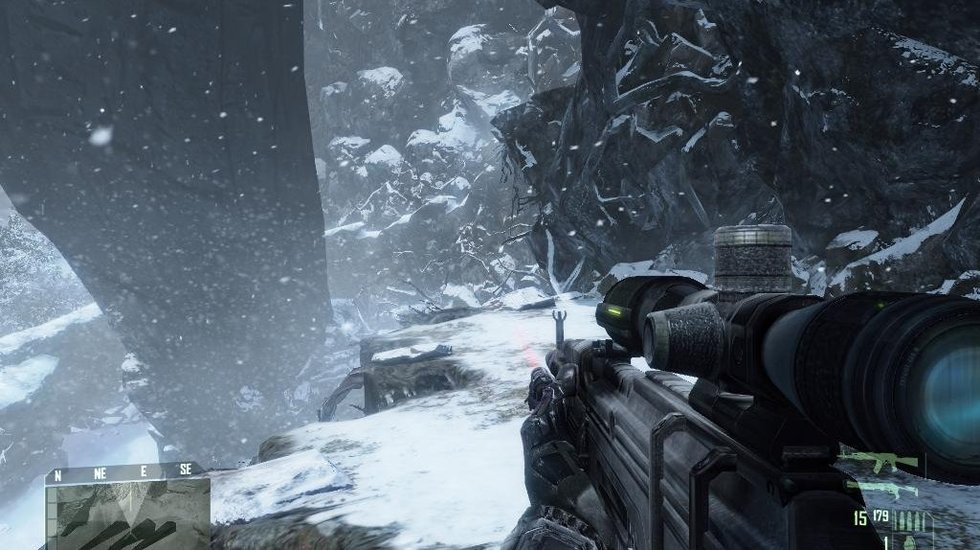The height and width of the screenshot is (550, 980).
Task: Select the pale highlighted weapon icon
Action: click(879, 488)
